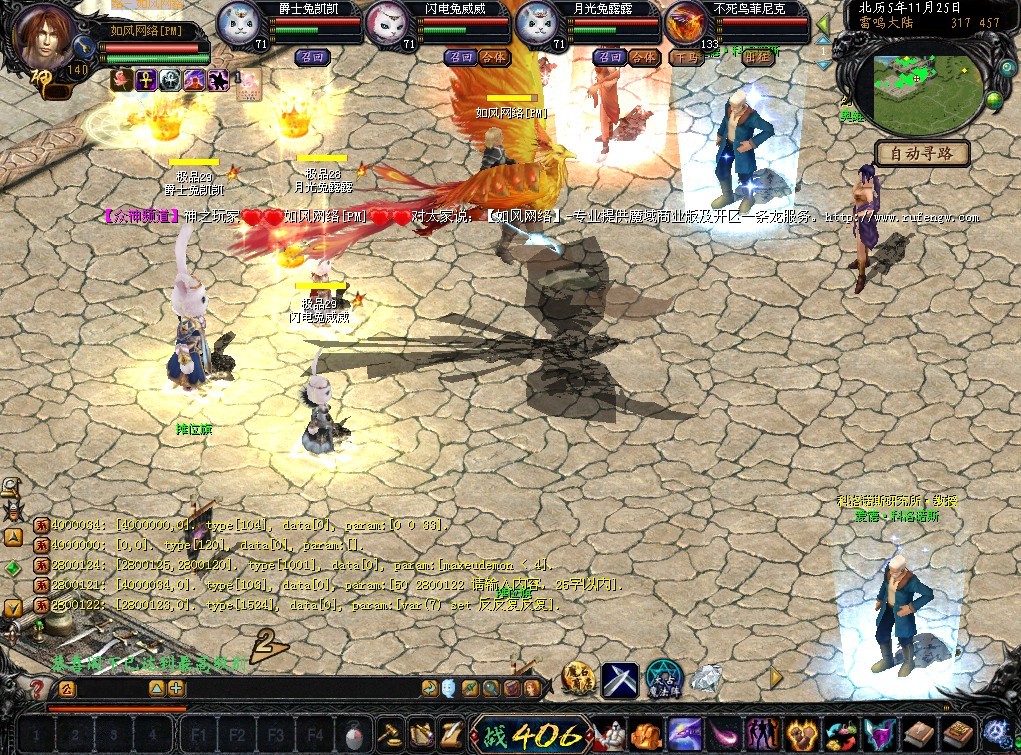Click the white crystal icon
1021x755 pixels.
coord(706,679)
